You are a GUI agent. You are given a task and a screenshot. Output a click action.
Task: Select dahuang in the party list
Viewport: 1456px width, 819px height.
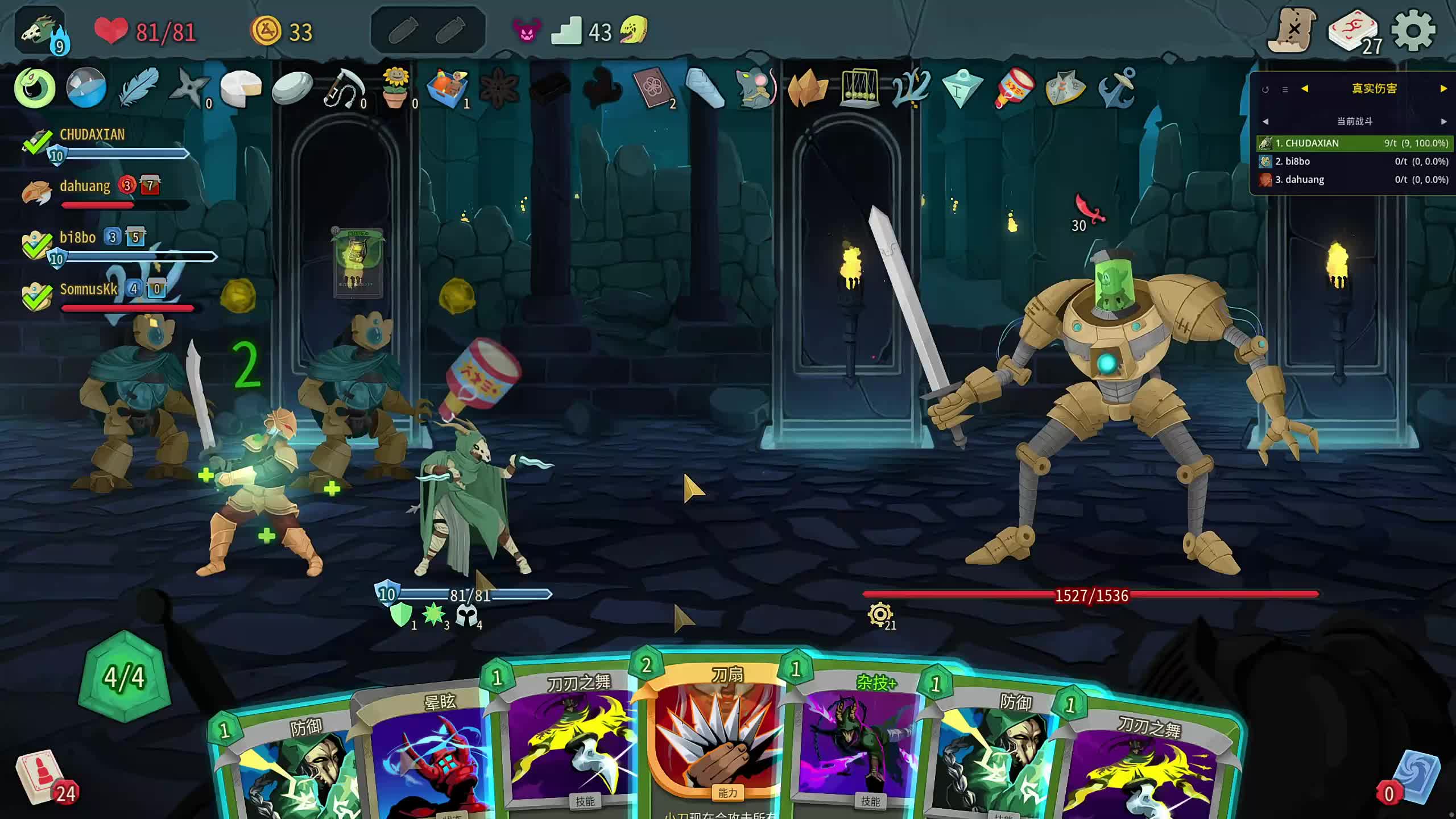(85, 187)
